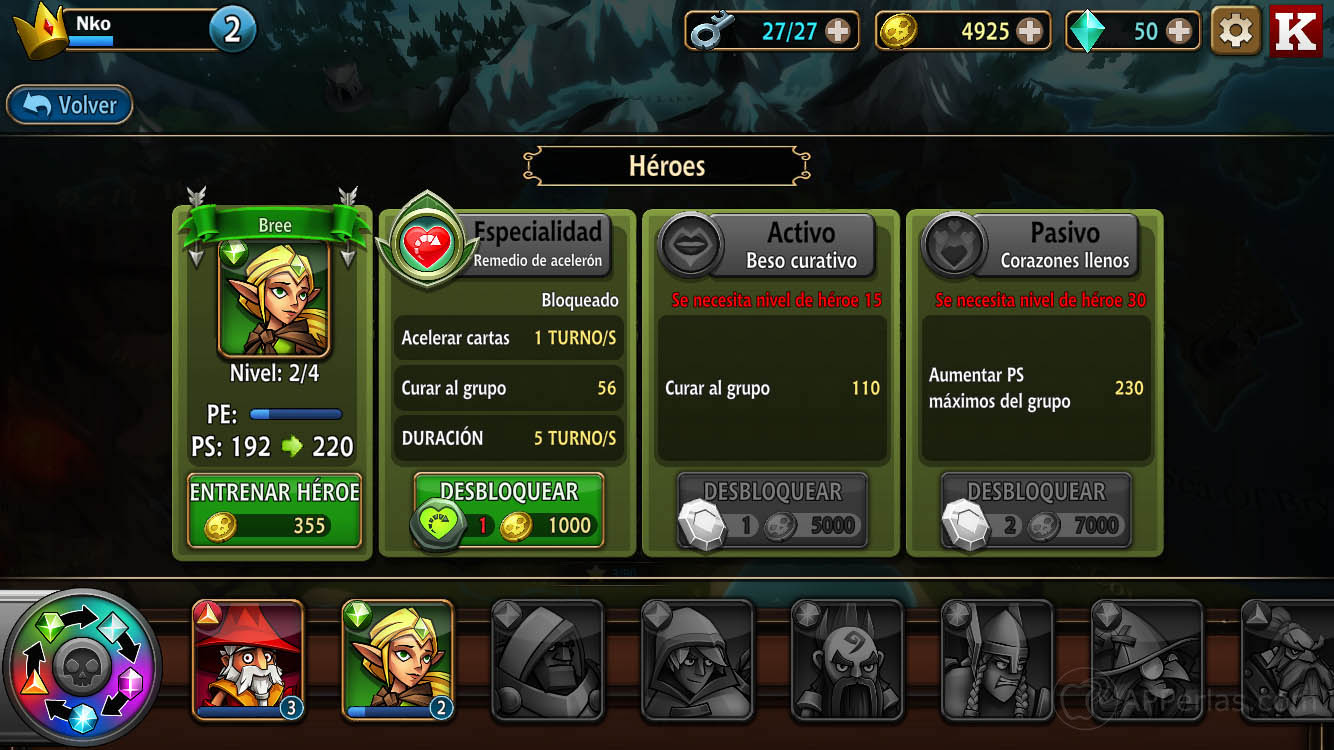Unlock the Especialidad skill for 1000 gold
The height and width of the screenshot is (750, 1334).
click(509, 510)
